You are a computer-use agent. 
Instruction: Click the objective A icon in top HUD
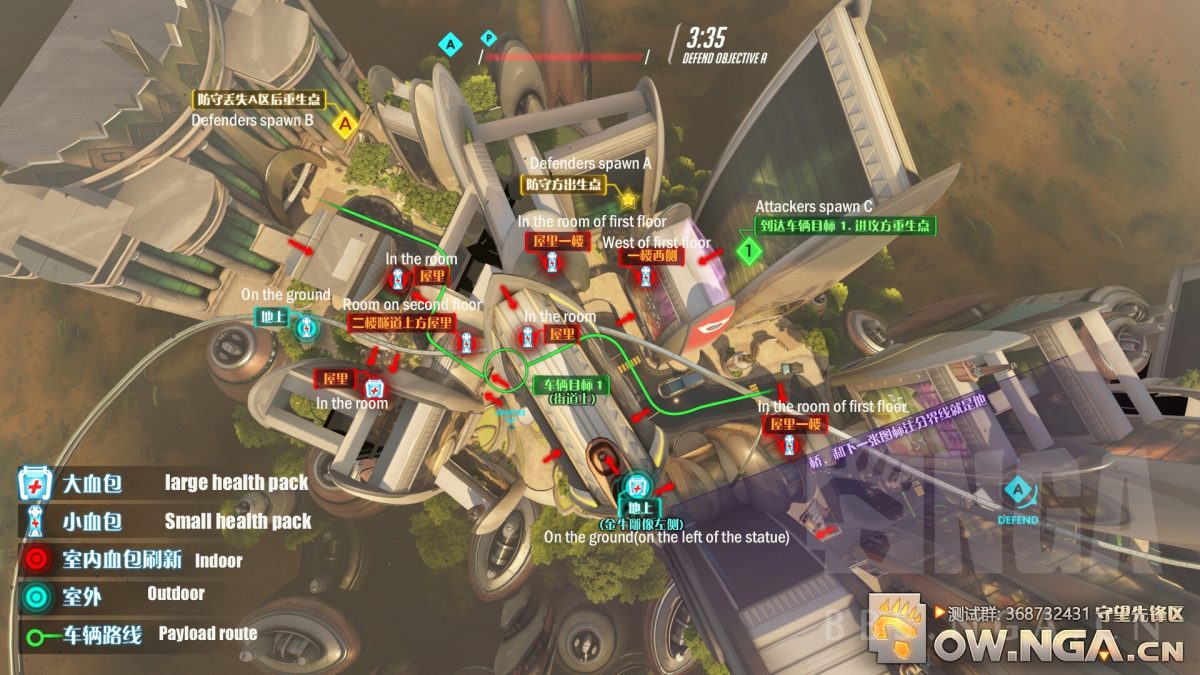450,44
